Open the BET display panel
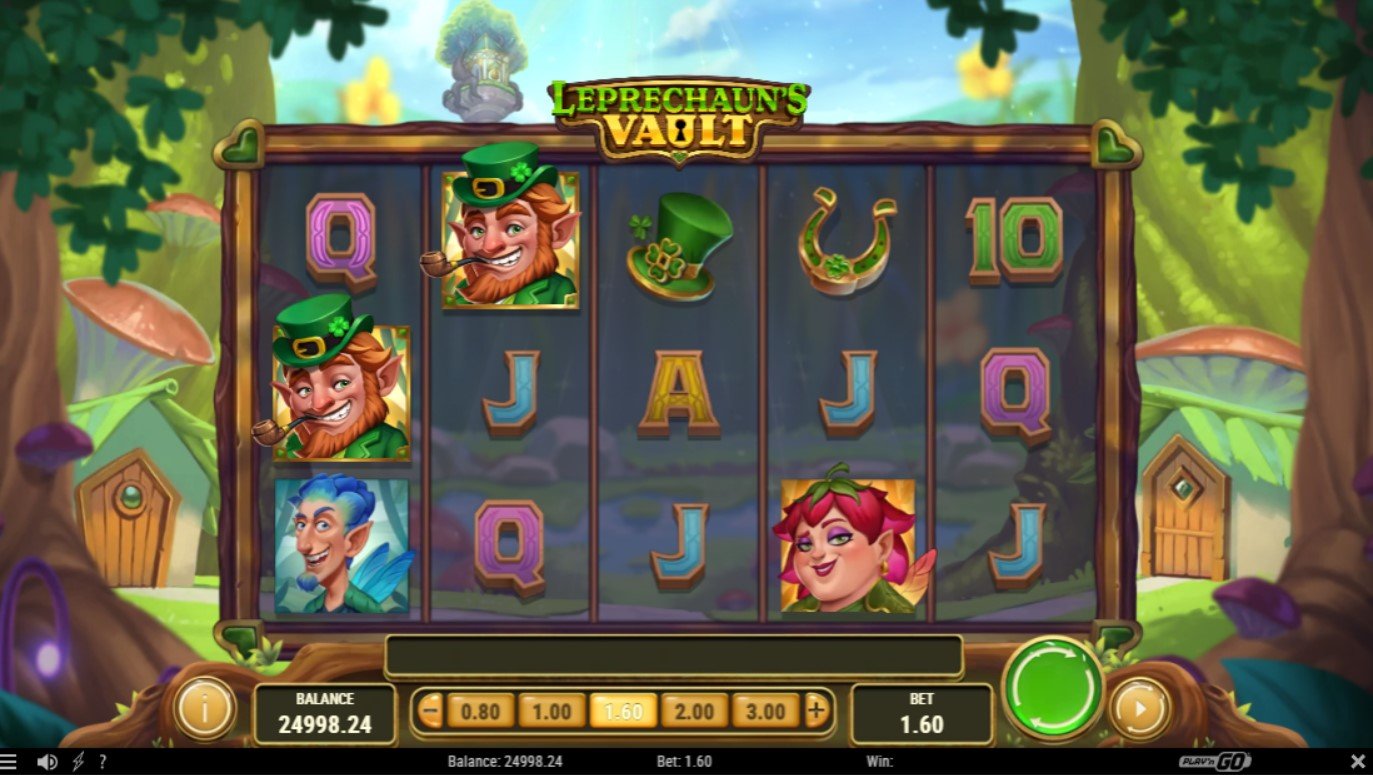The height and width of the screenshot is (775, 1373). [x=920, y=710]
